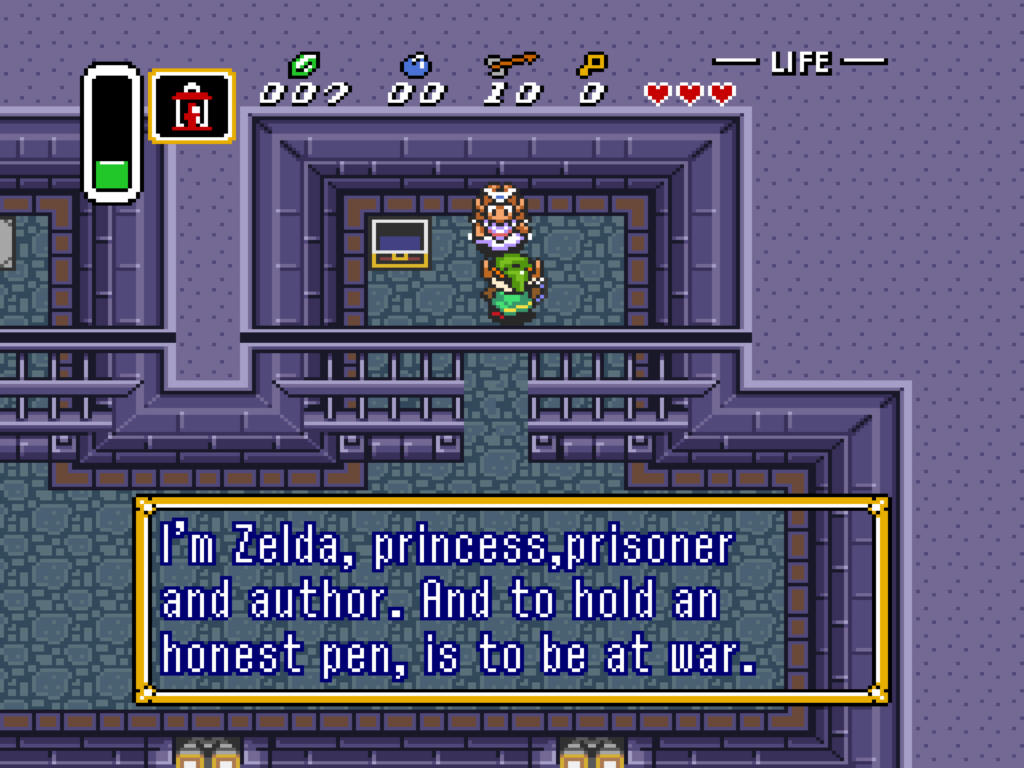Click the bow and arrow icon

tap(511, 65)
